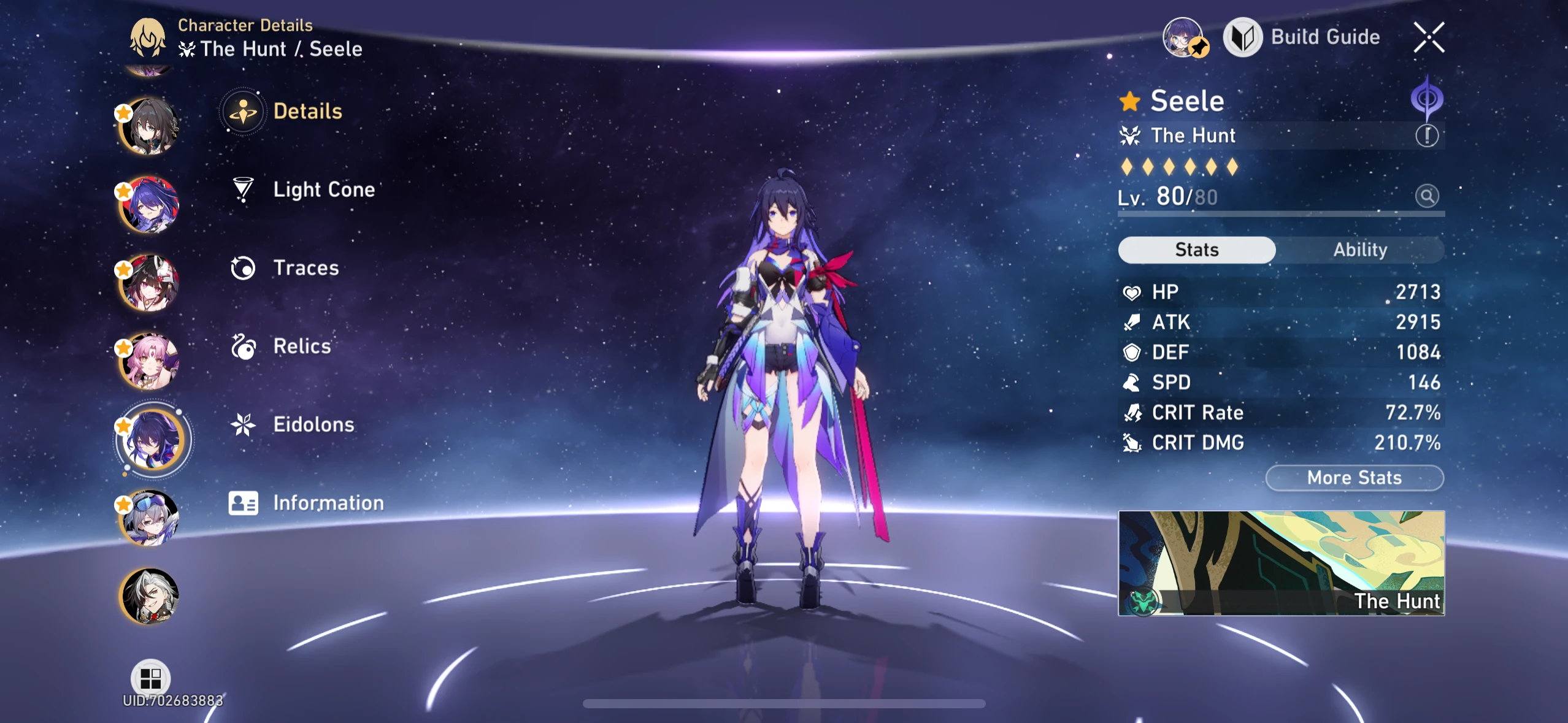This screenshot has height=723, width=1568.
Task: Select the Information ID card icon
Action: click(244, 502)
